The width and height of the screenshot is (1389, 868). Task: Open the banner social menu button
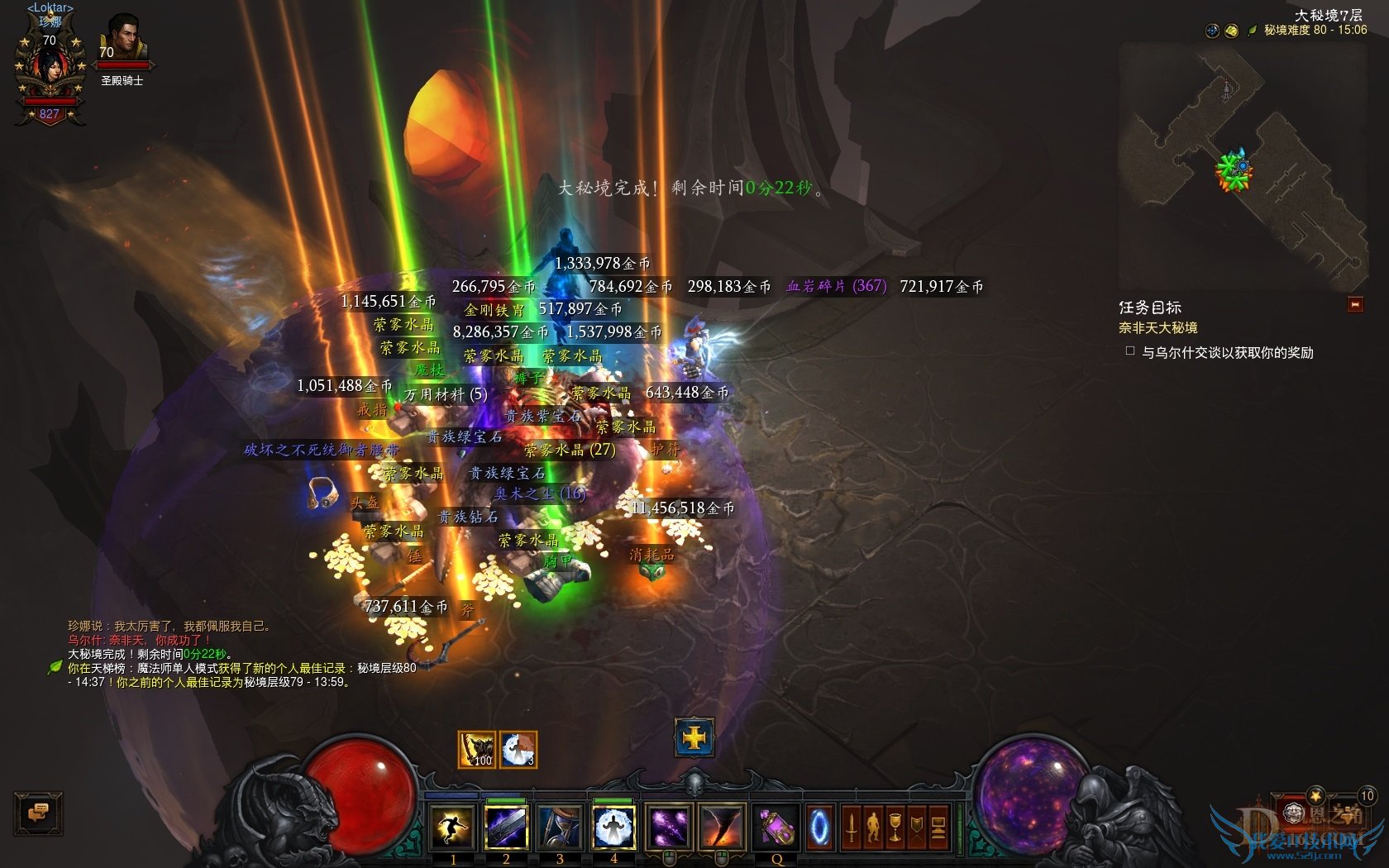[x=916, y=827]
